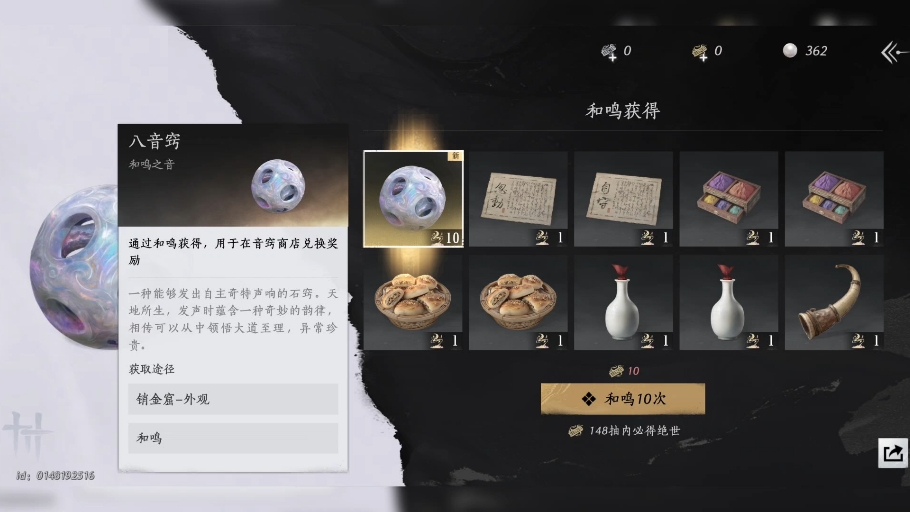Viewport: 910px width, 512px height.
Task: Select the 风动 scroll reward
Action: (x=518, y=198)
